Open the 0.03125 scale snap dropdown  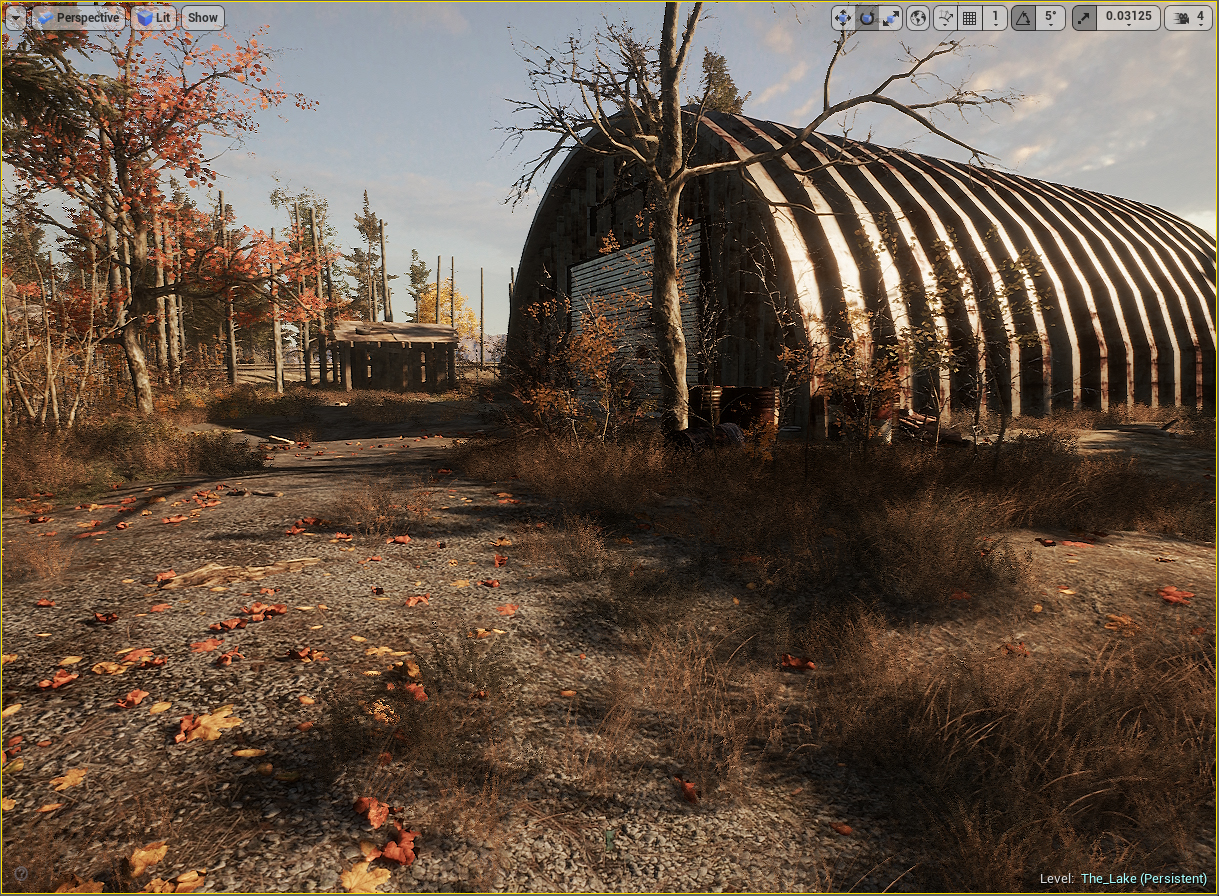pos(1128,17)
